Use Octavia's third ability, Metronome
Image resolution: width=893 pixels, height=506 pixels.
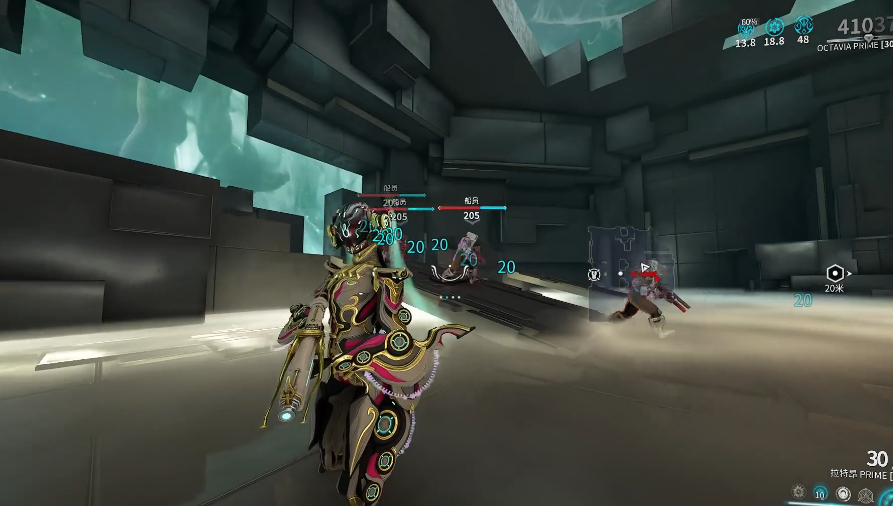pyautogui.click(x=843, y=494)
